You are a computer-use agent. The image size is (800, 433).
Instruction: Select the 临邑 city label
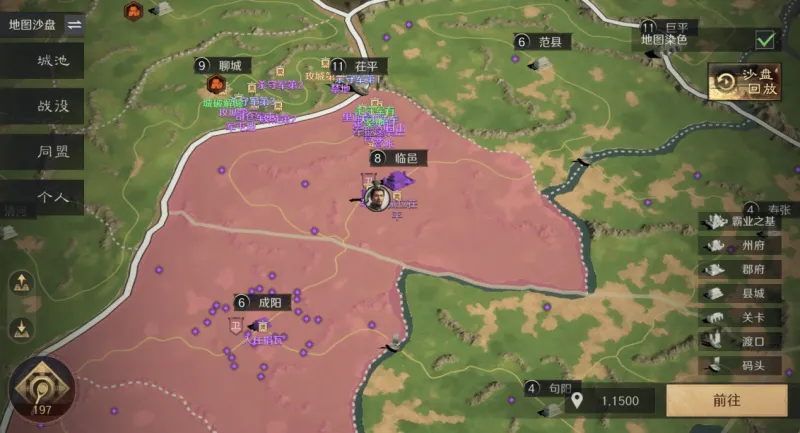click(x=404, y=158)
